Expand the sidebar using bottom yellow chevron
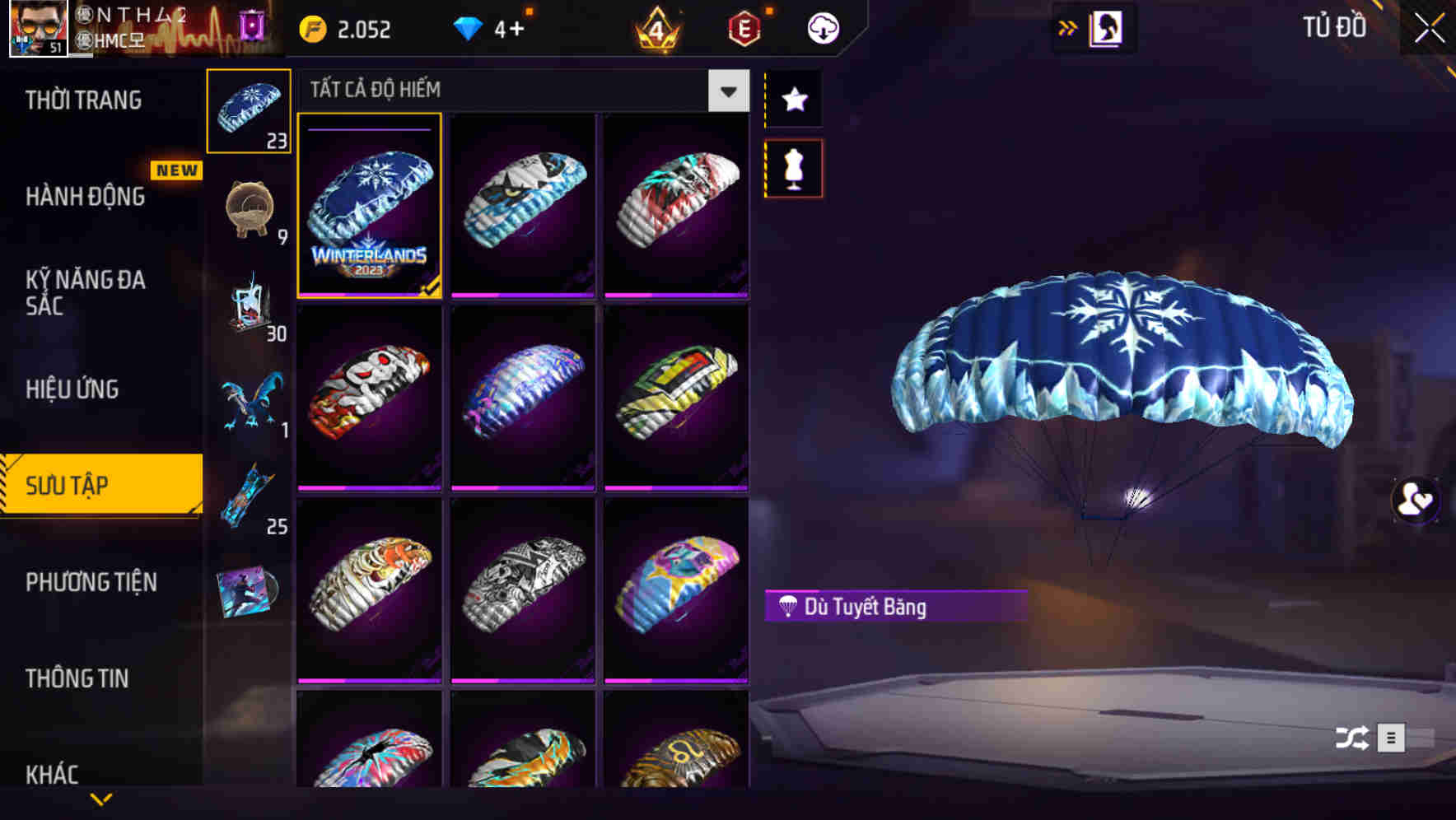The width and height of the screenshot is (1456, 820). [x=101, y=797]
